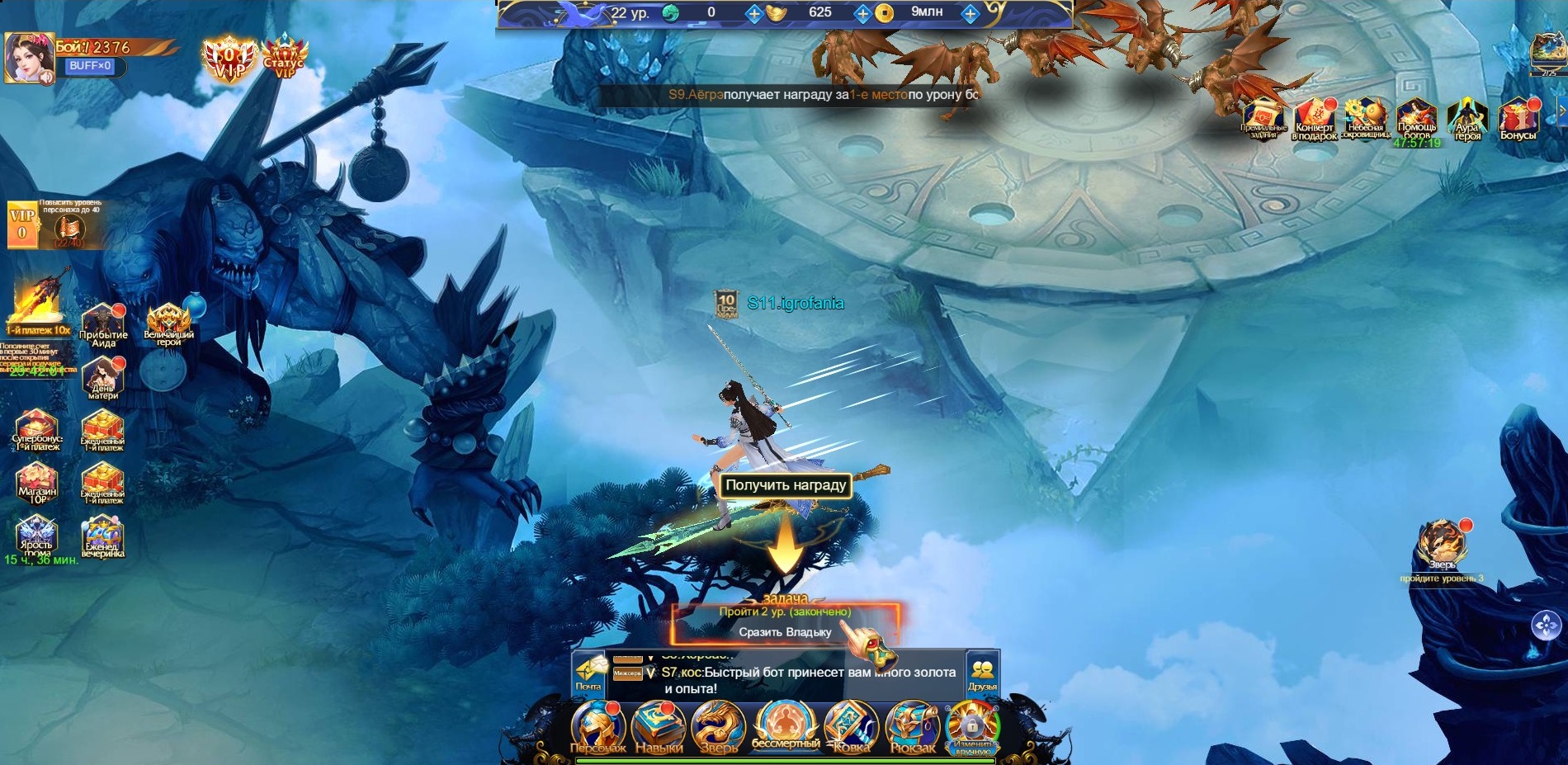Open Конверт в подарок event
The height and width of the screenshot is (765, 1568).
click(x=1315, y=119)
